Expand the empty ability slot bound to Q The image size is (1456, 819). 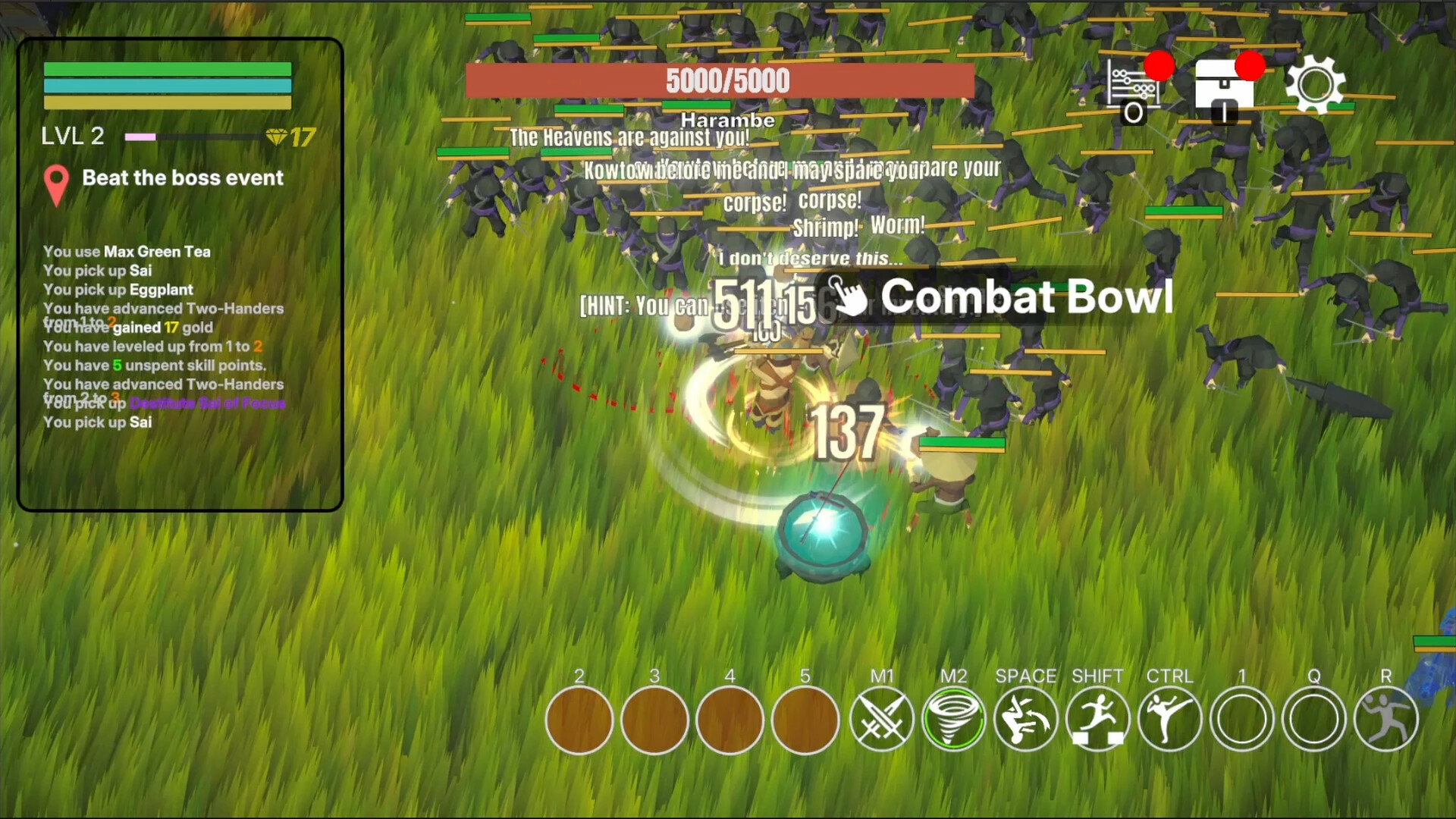tap(1313, 719)
